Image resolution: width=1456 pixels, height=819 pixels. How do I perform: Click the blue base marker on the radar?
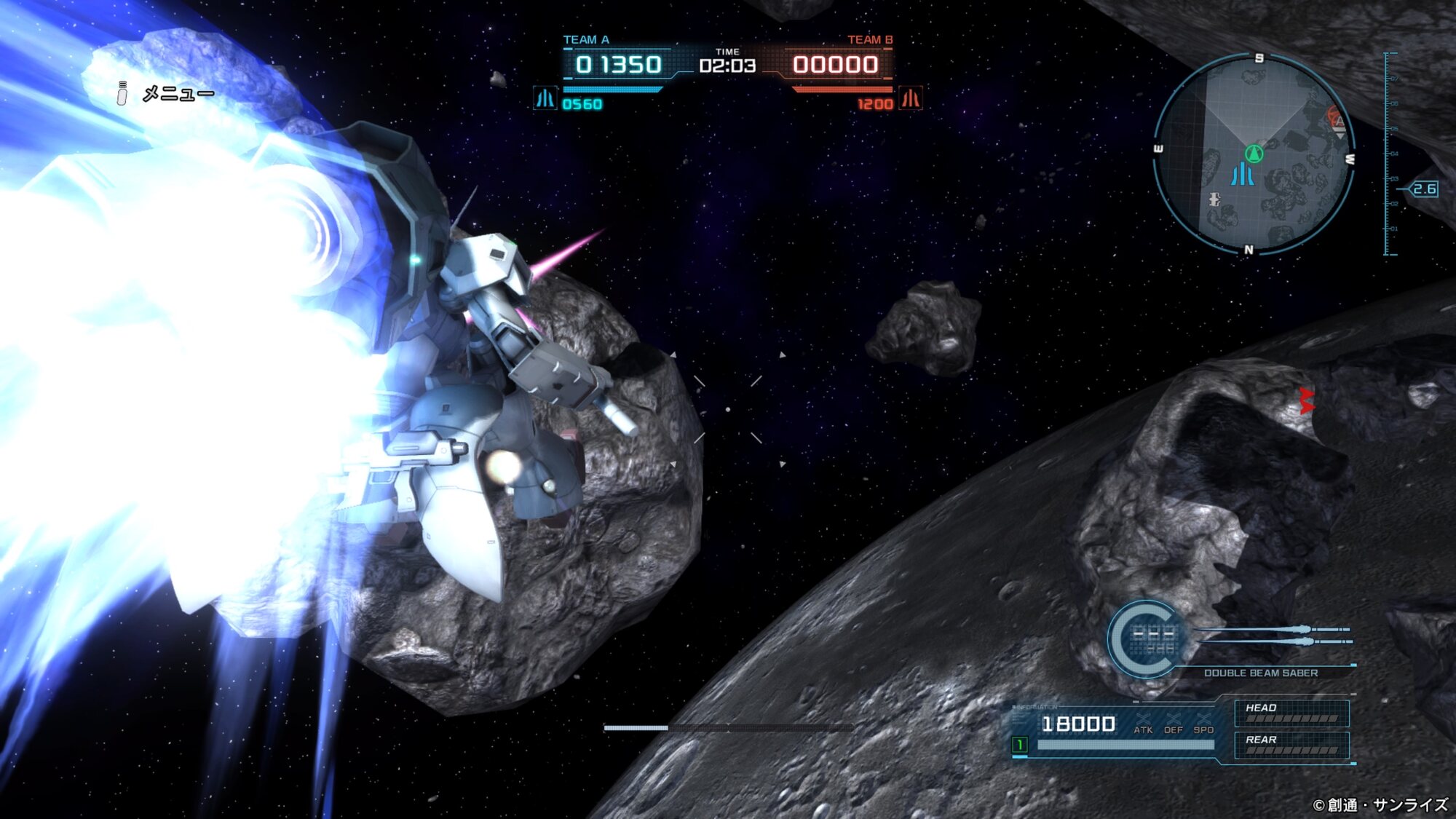[x=1242, y=175]
